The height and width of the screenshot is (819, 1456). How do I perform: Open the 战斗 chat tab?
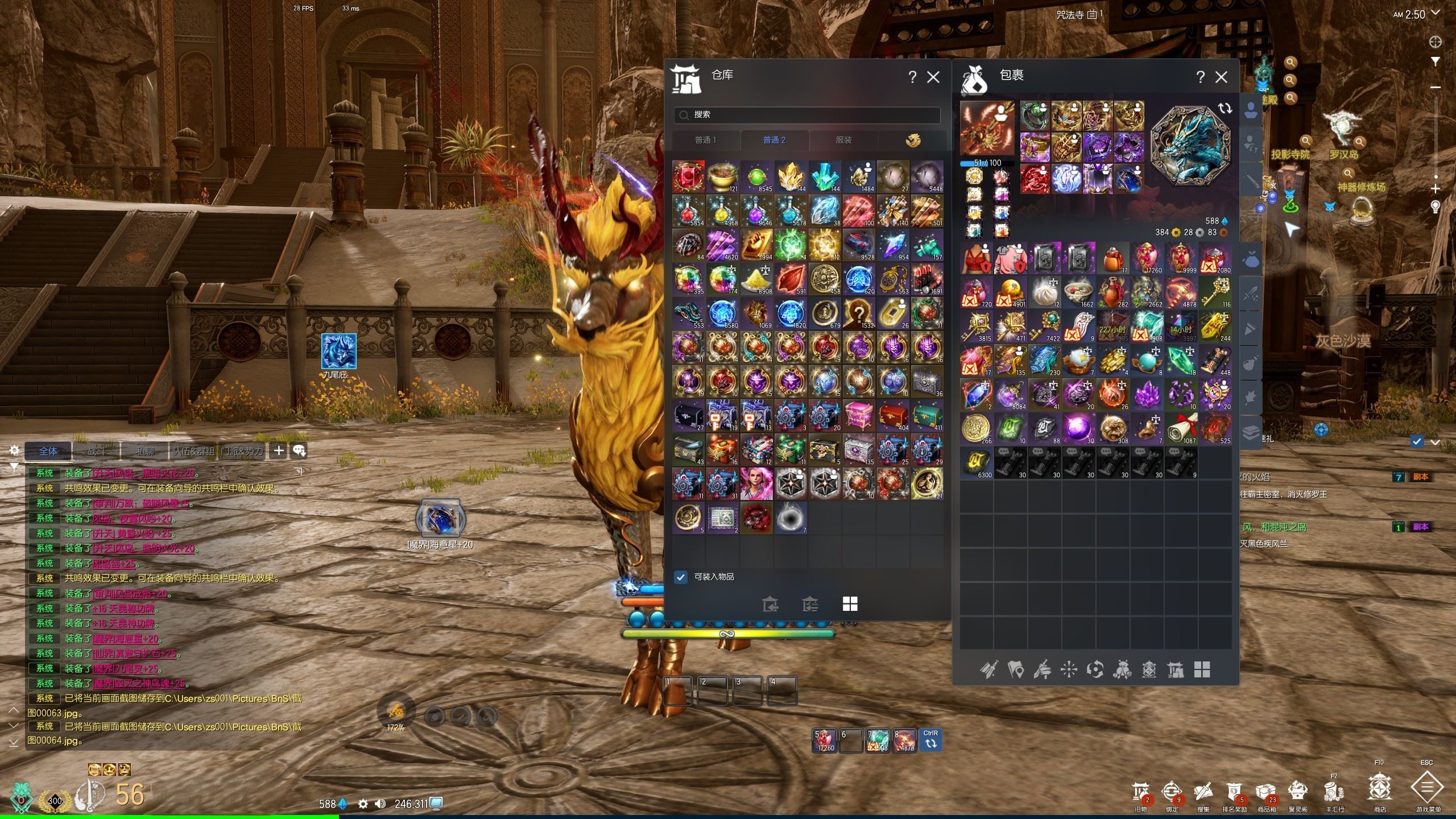click(97, 451)
